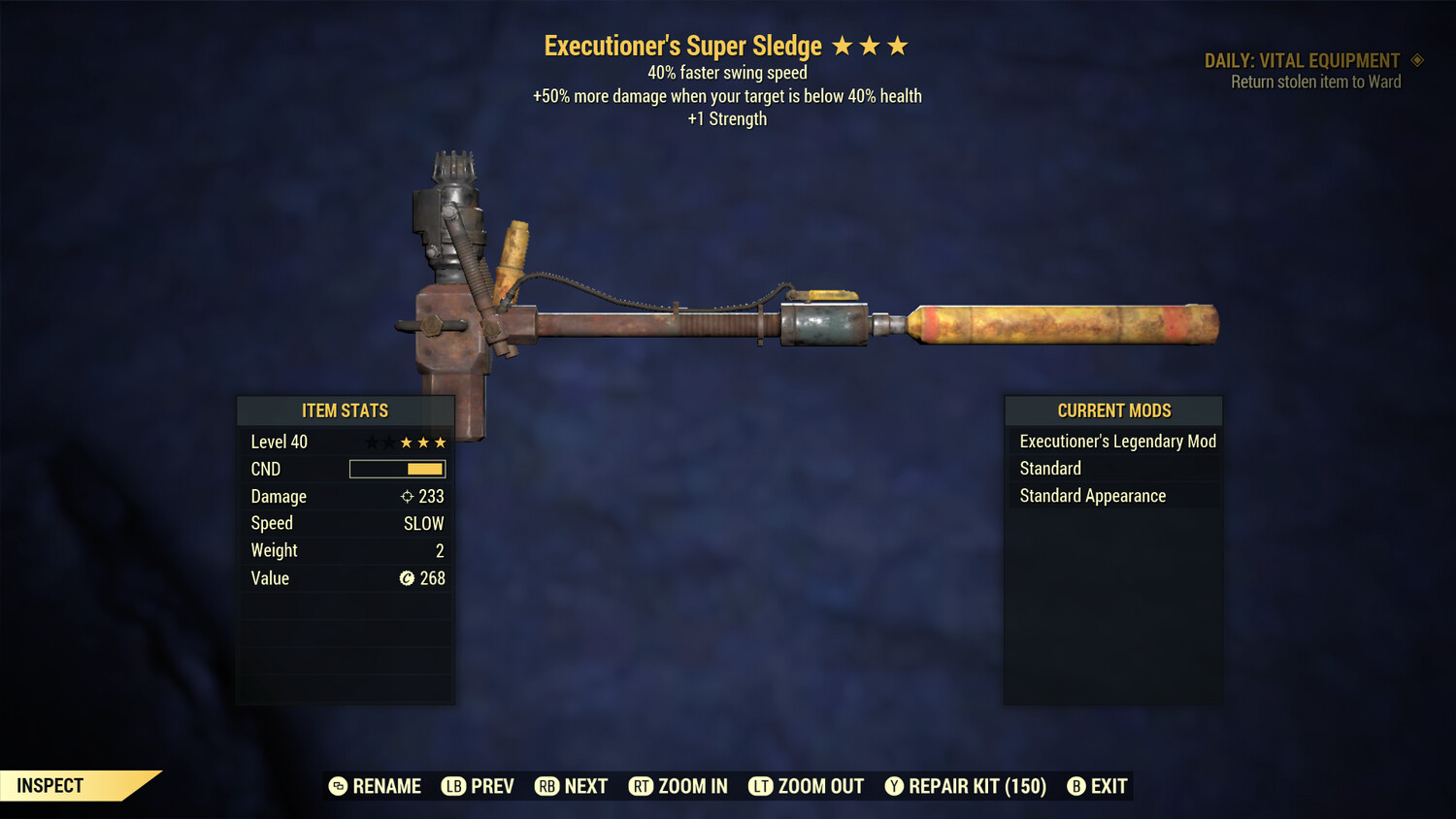1456x819 pixels.
Task: Click the controller glyph next to Rename
Action: 339,786
